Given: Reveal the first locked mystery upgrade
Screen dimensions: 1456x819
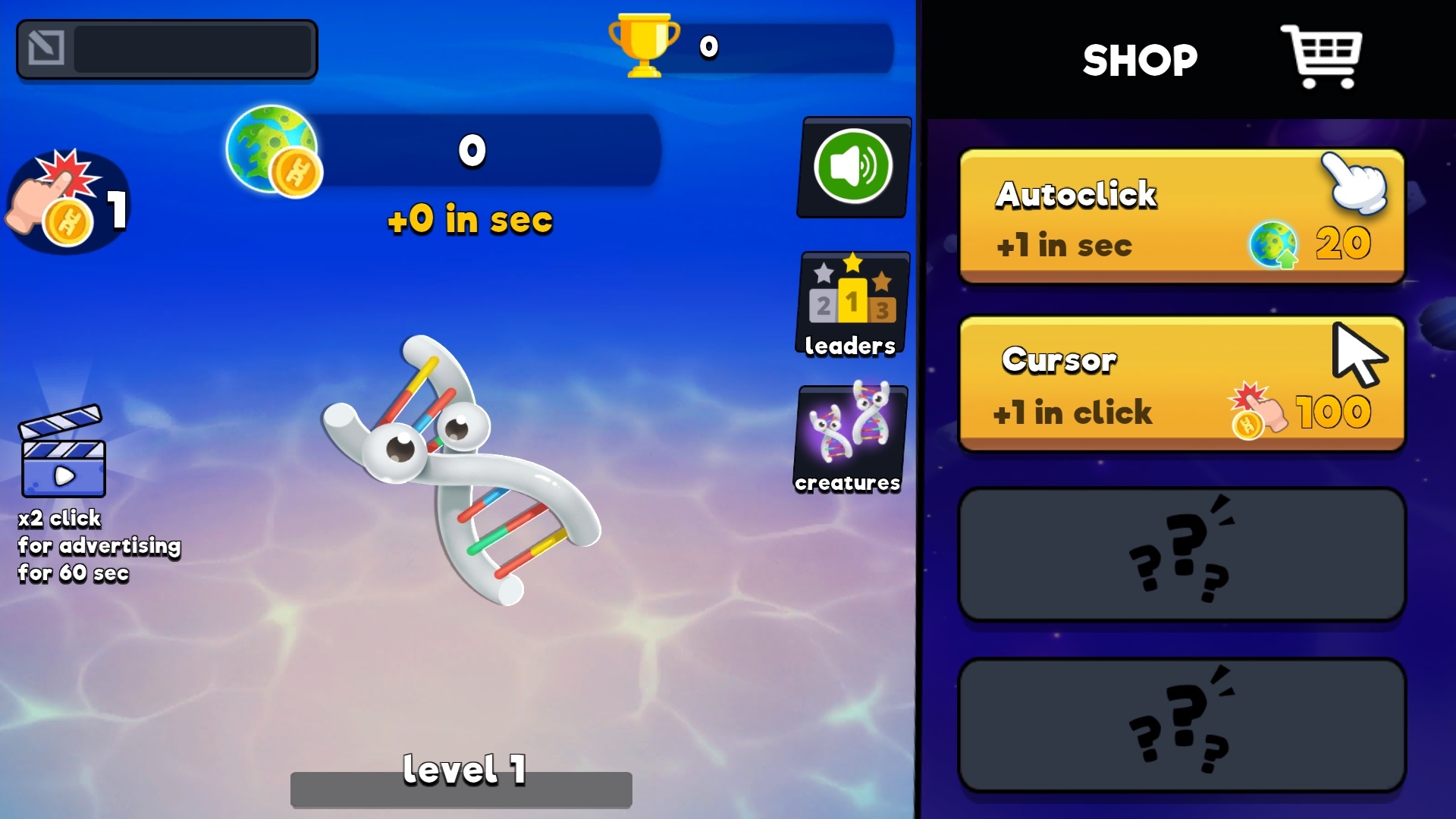Looking at the screenshot, I should tap(1180, 554).
